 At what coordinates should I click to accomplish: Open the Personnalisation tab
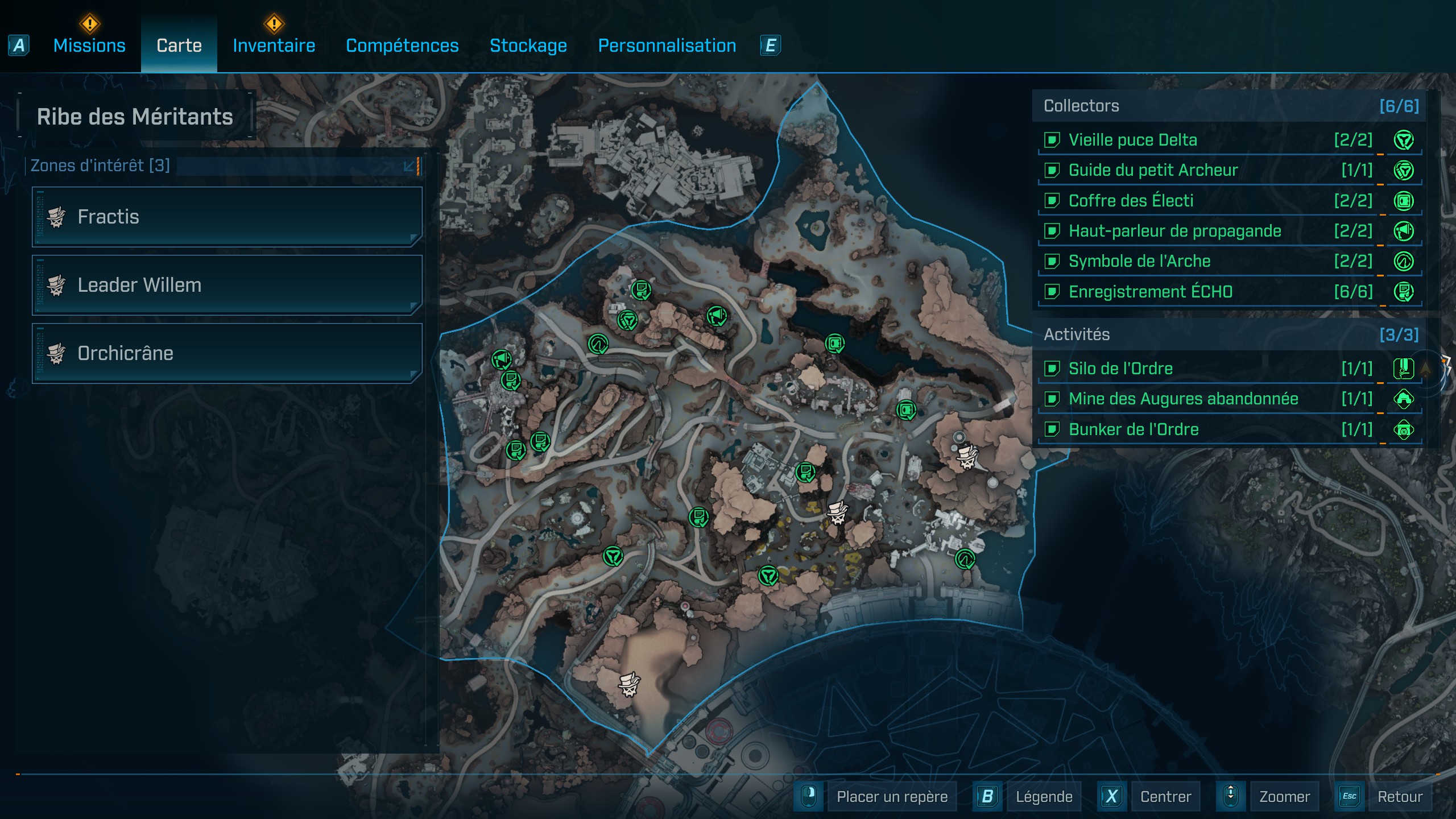[x=667, y=45]
